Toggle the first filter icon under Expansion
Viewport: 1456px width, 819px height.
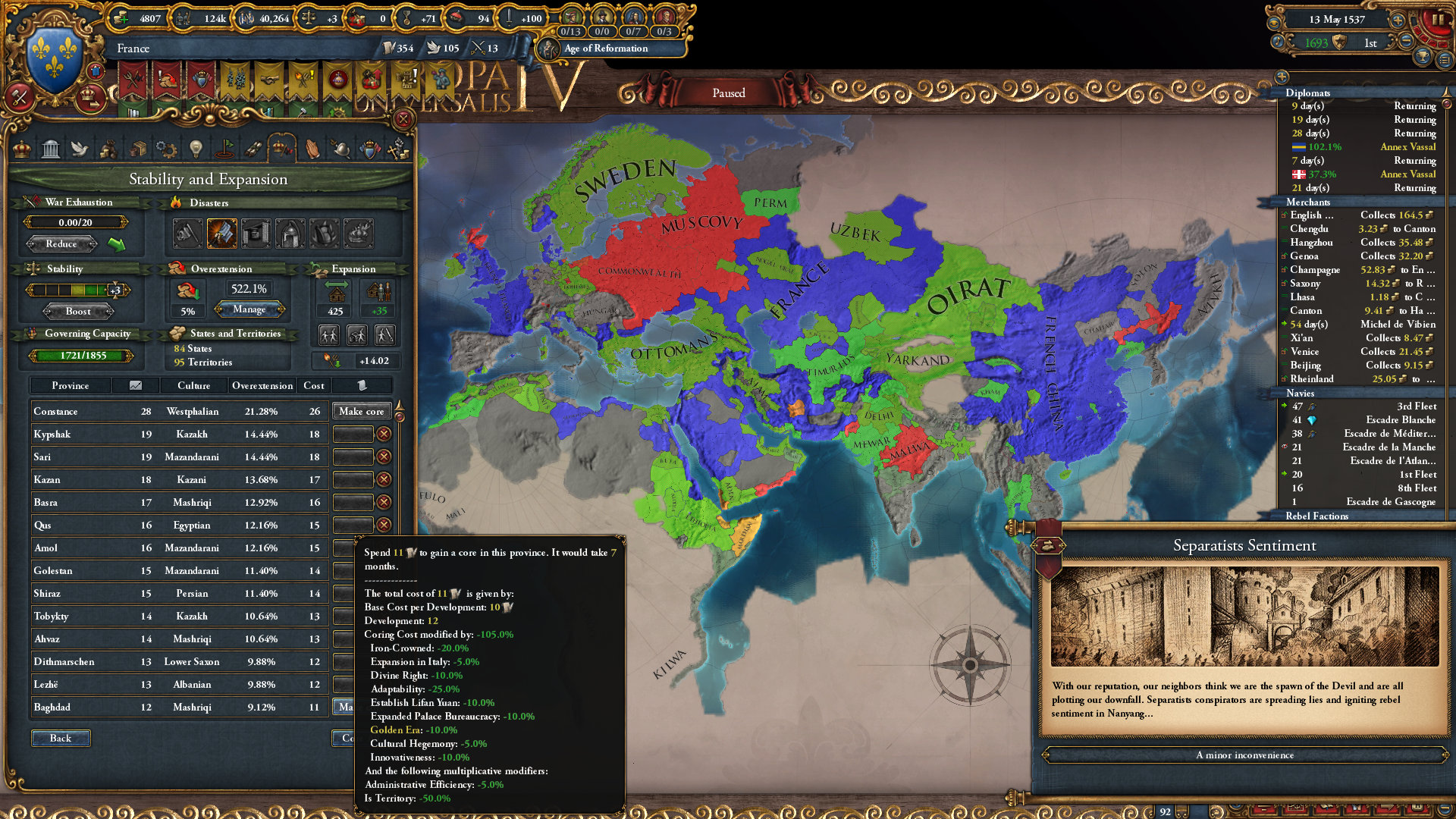tap(328, 334)
